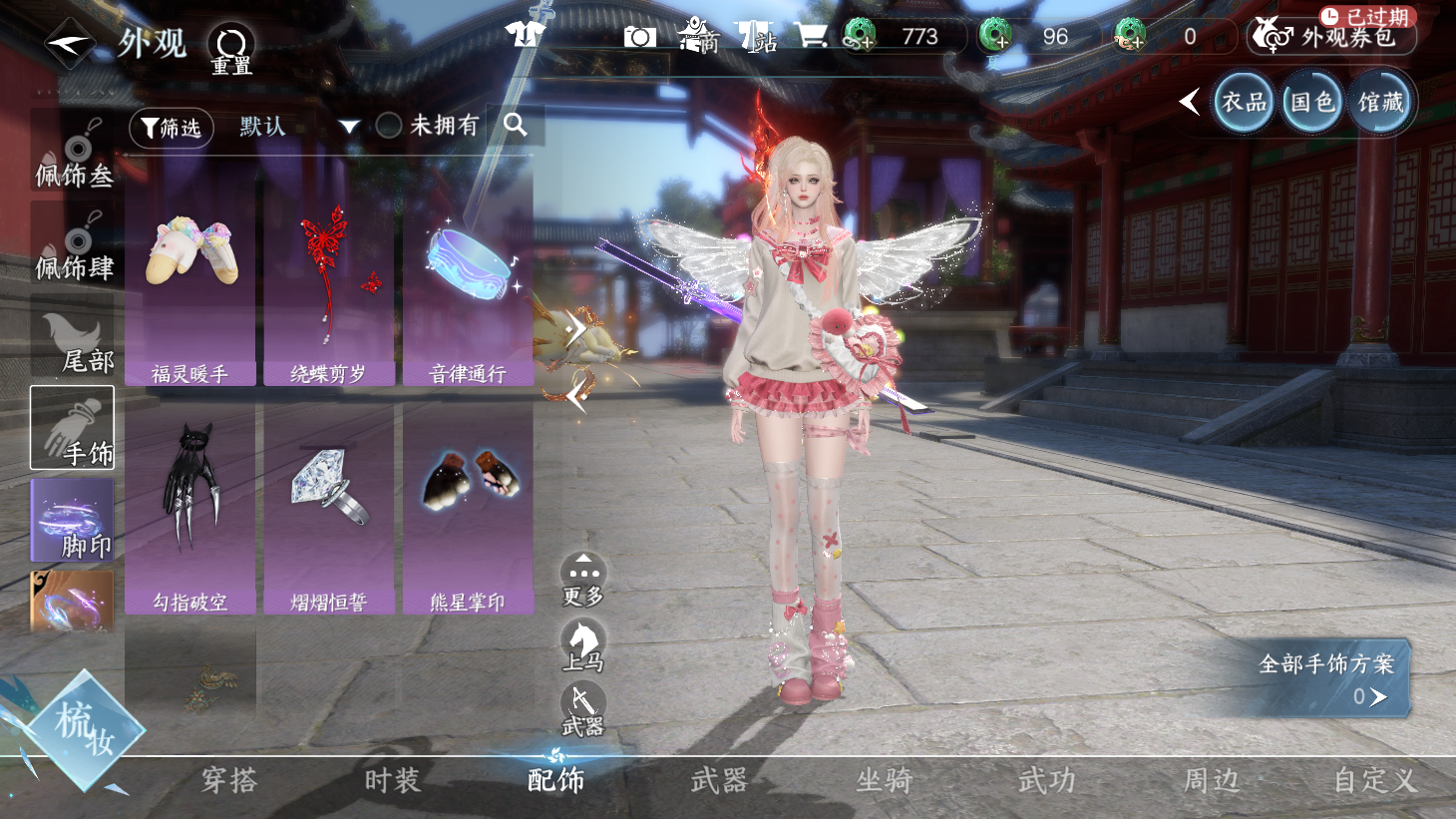Reset appearance with the 重置 button

tap(231, 49)
